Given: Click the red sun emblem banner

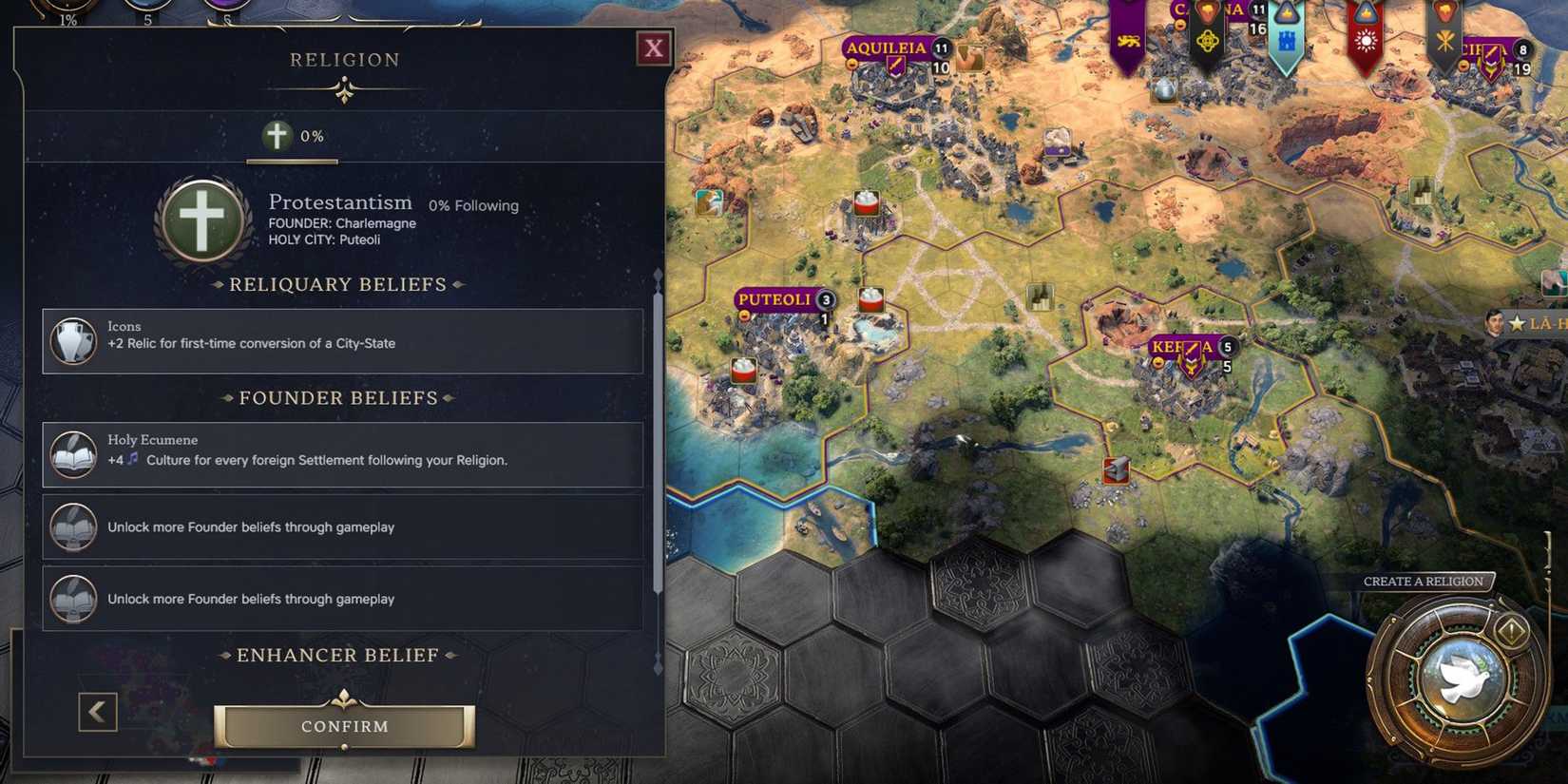Looking at the screenshot, I should 1366,41.
